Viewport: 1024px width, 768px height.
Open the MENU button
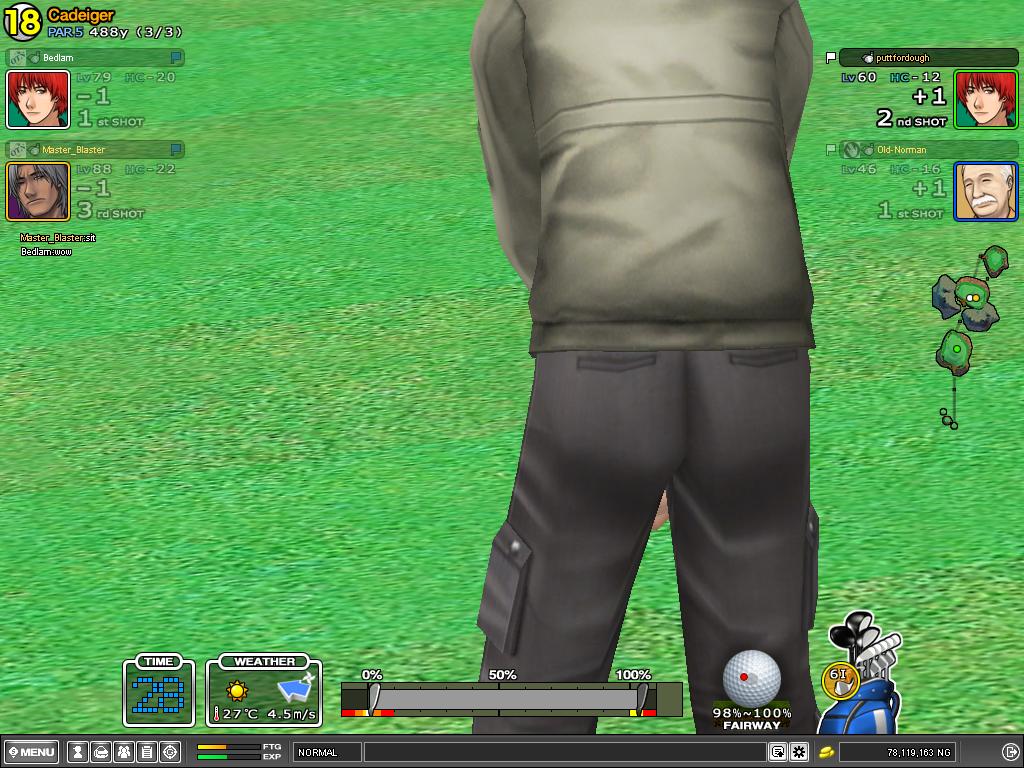point(32,752)
